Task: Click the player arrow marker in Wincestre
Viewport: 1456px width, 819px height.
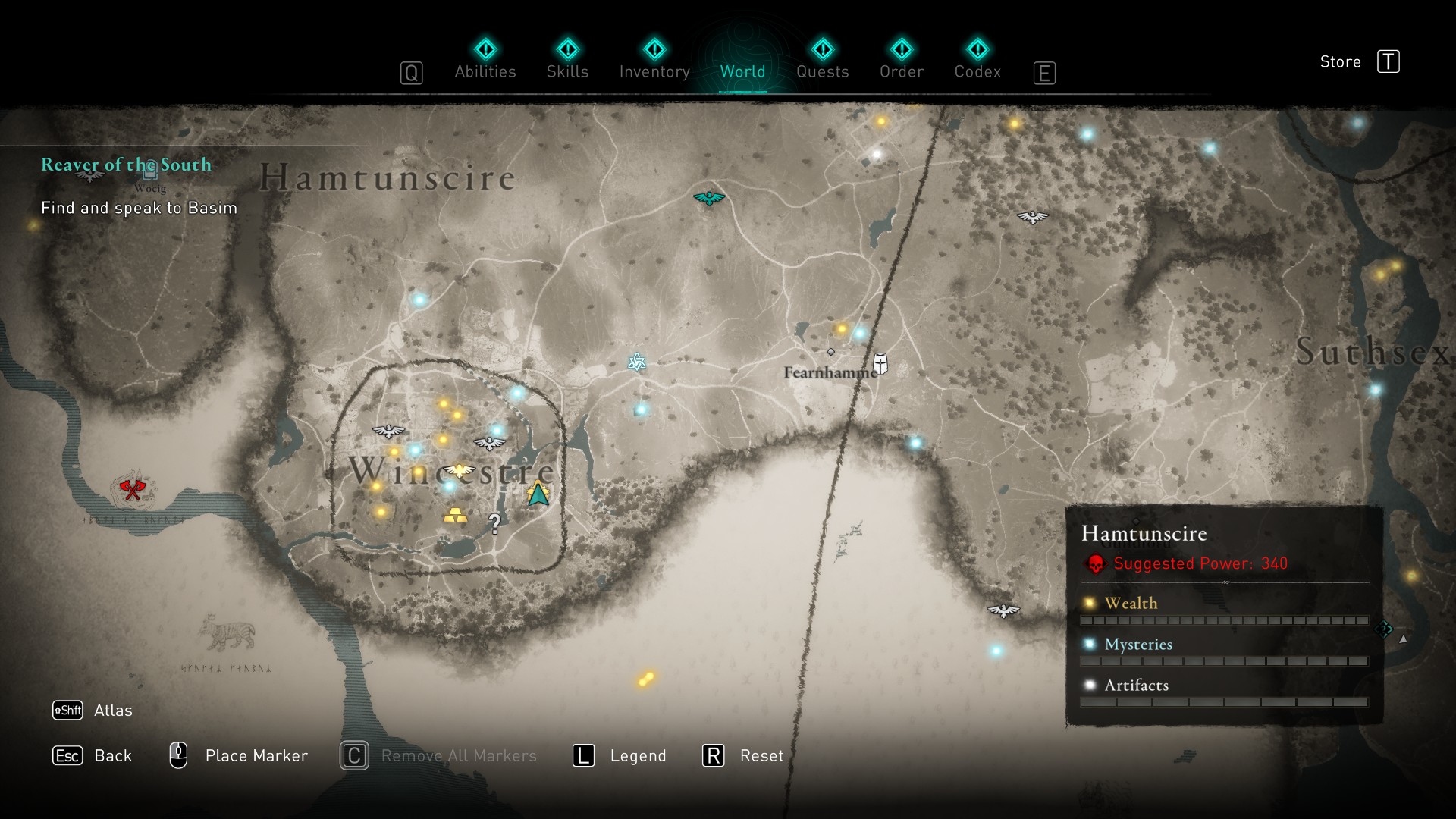Action: (x=538, y=494)
